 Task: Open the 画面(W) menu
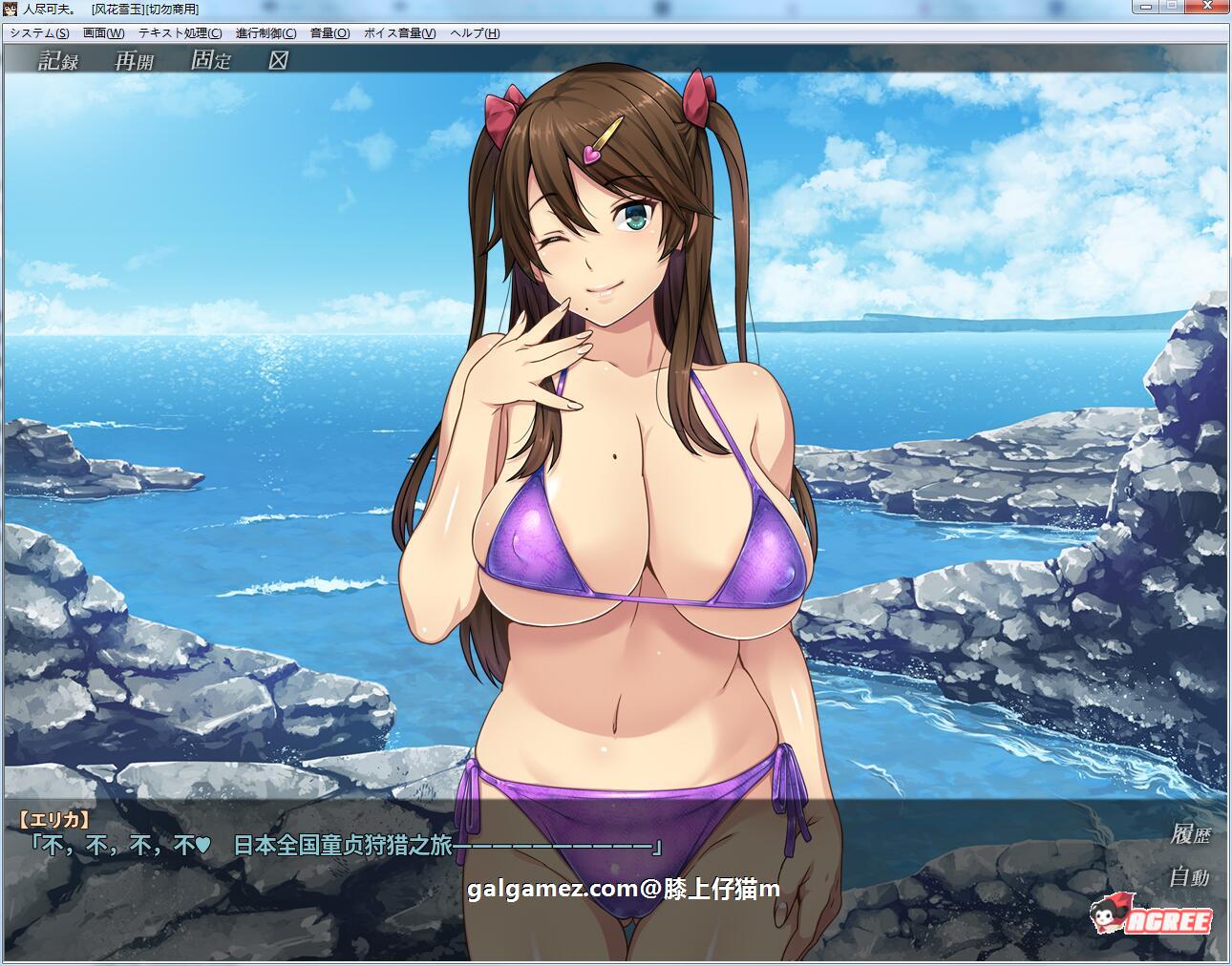102,32
